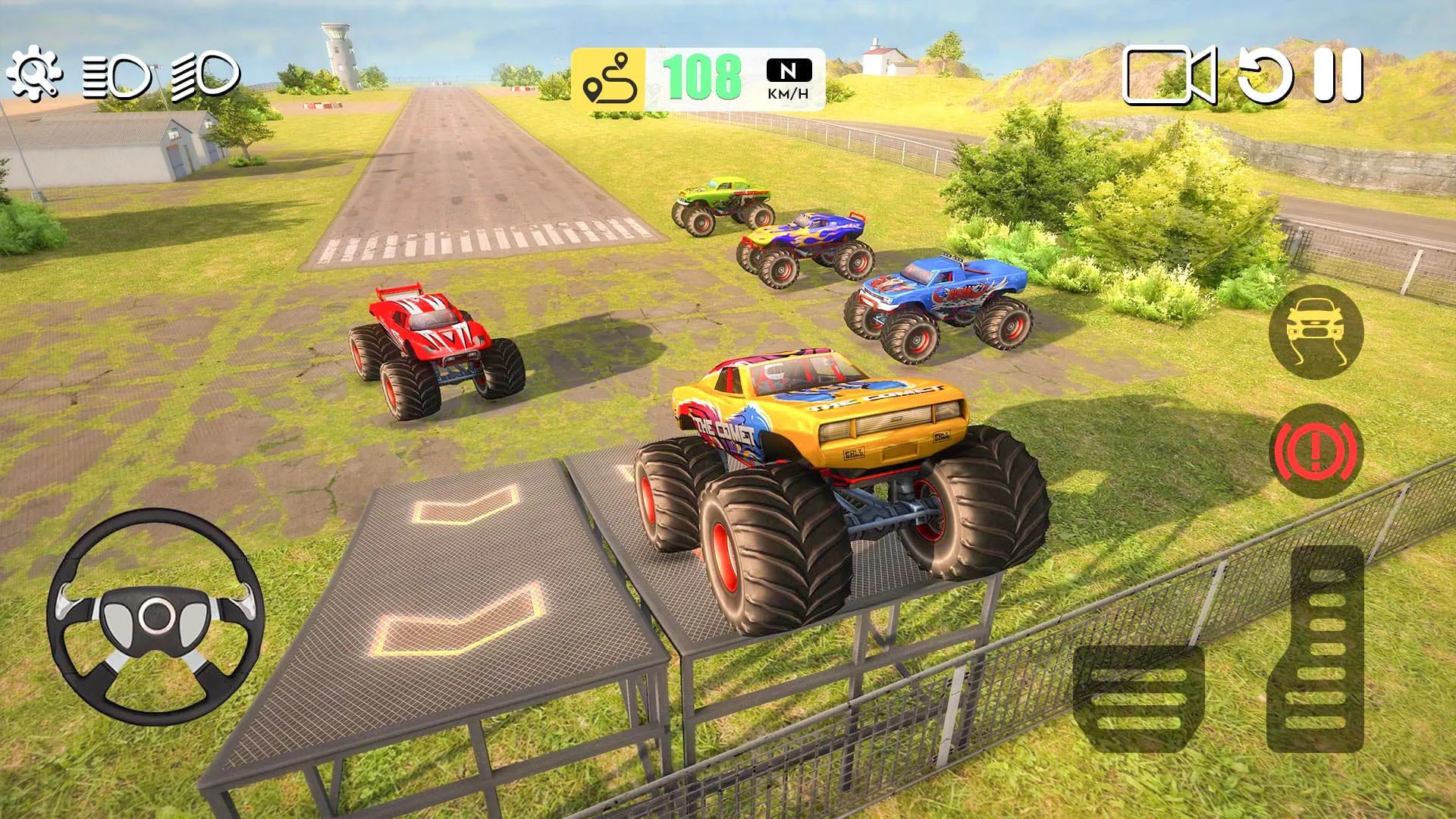Viewport: 1456px width, 819px height.
Task: Switch the camera view
Action: pos(1172,76)
